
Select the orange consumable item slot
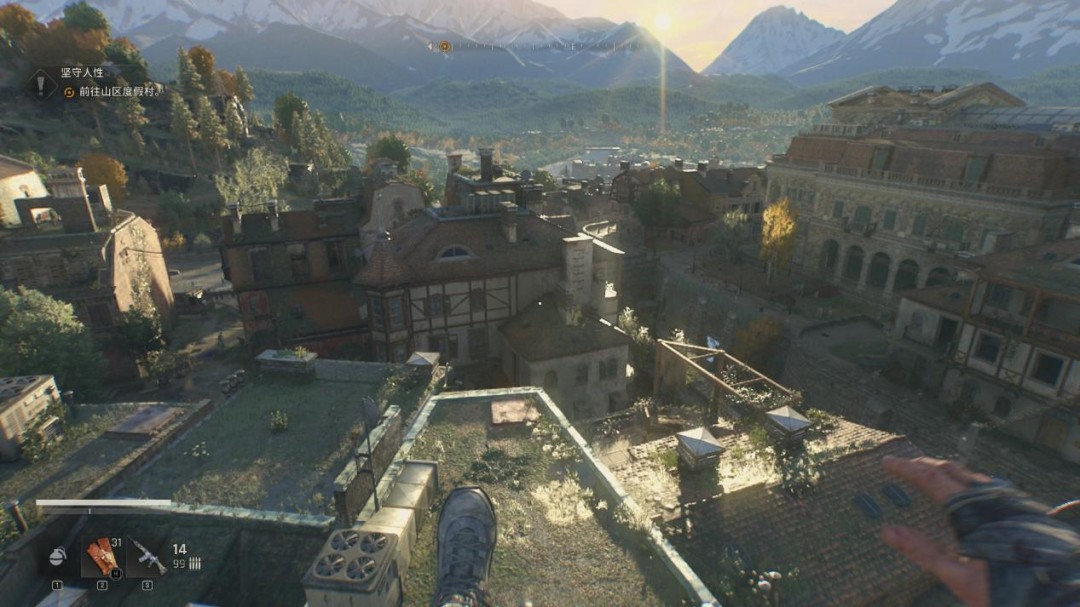(x=101, y=556)
